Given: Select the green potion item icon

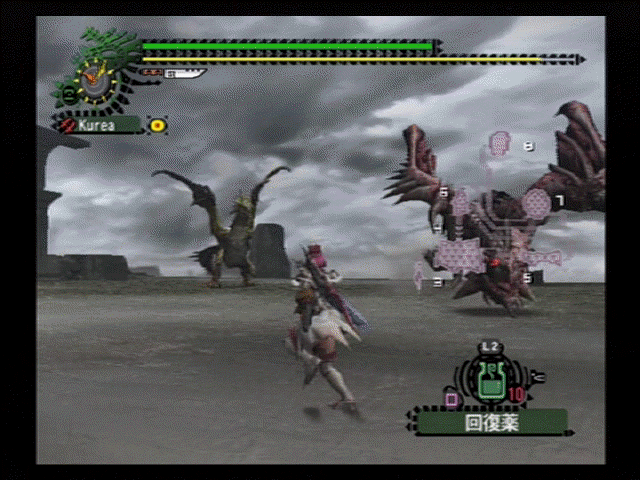Looking at the screenshot, I should [489, 381].
